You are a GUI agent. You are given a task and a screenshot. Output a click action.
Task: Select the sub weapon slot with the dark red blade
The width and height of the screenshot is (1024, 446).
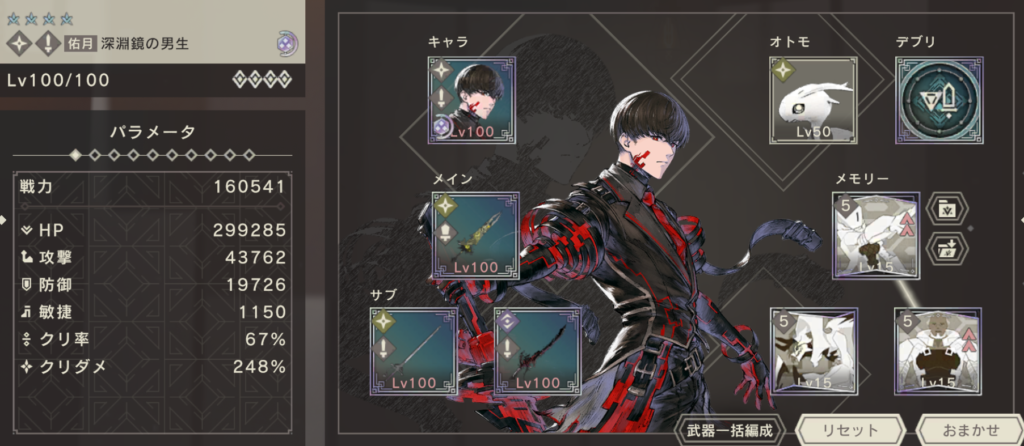tap(537, 349)
